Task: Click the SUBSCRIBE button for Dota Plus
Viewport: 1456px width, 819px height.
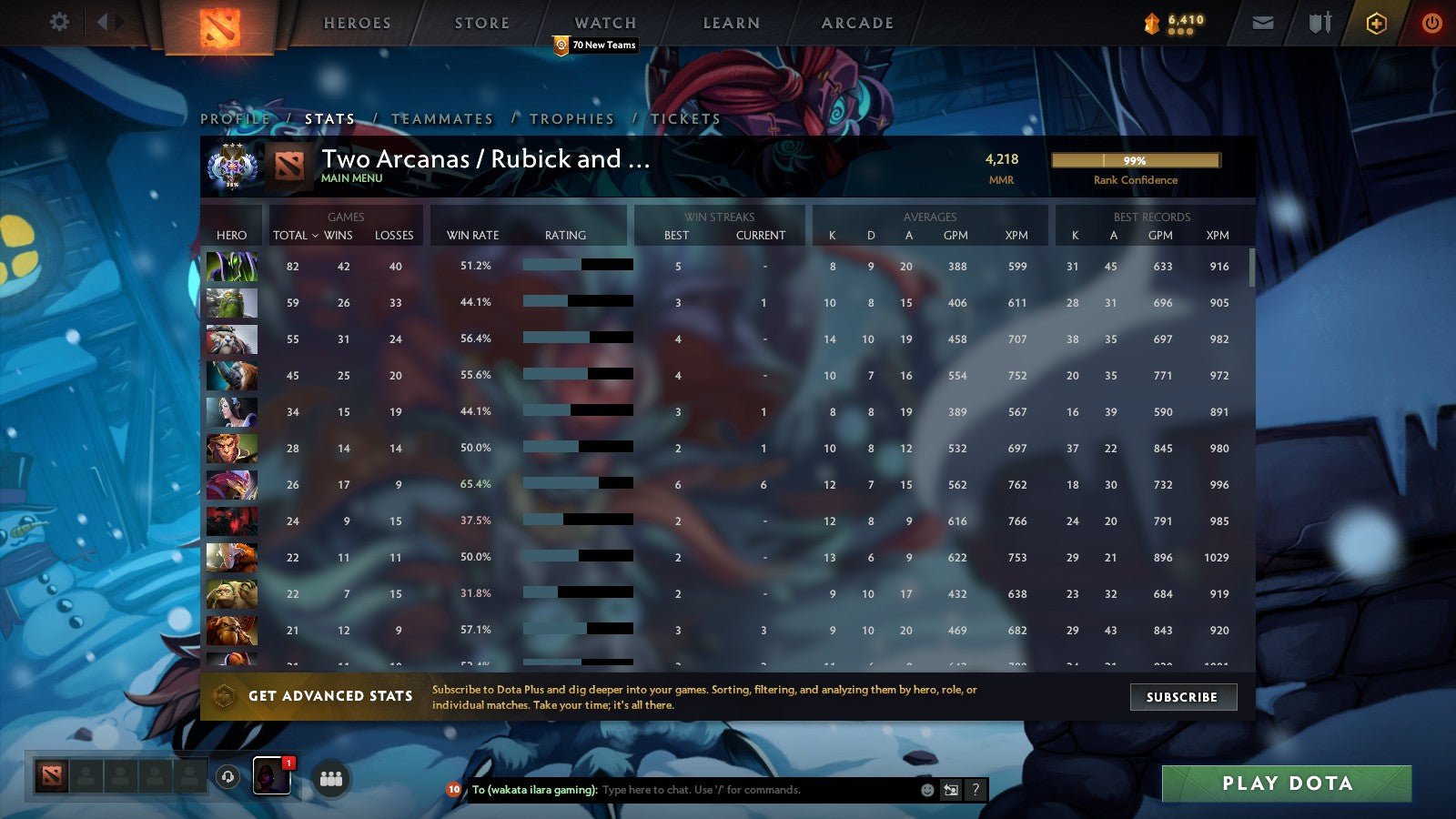Action: tap(1182, 697)
